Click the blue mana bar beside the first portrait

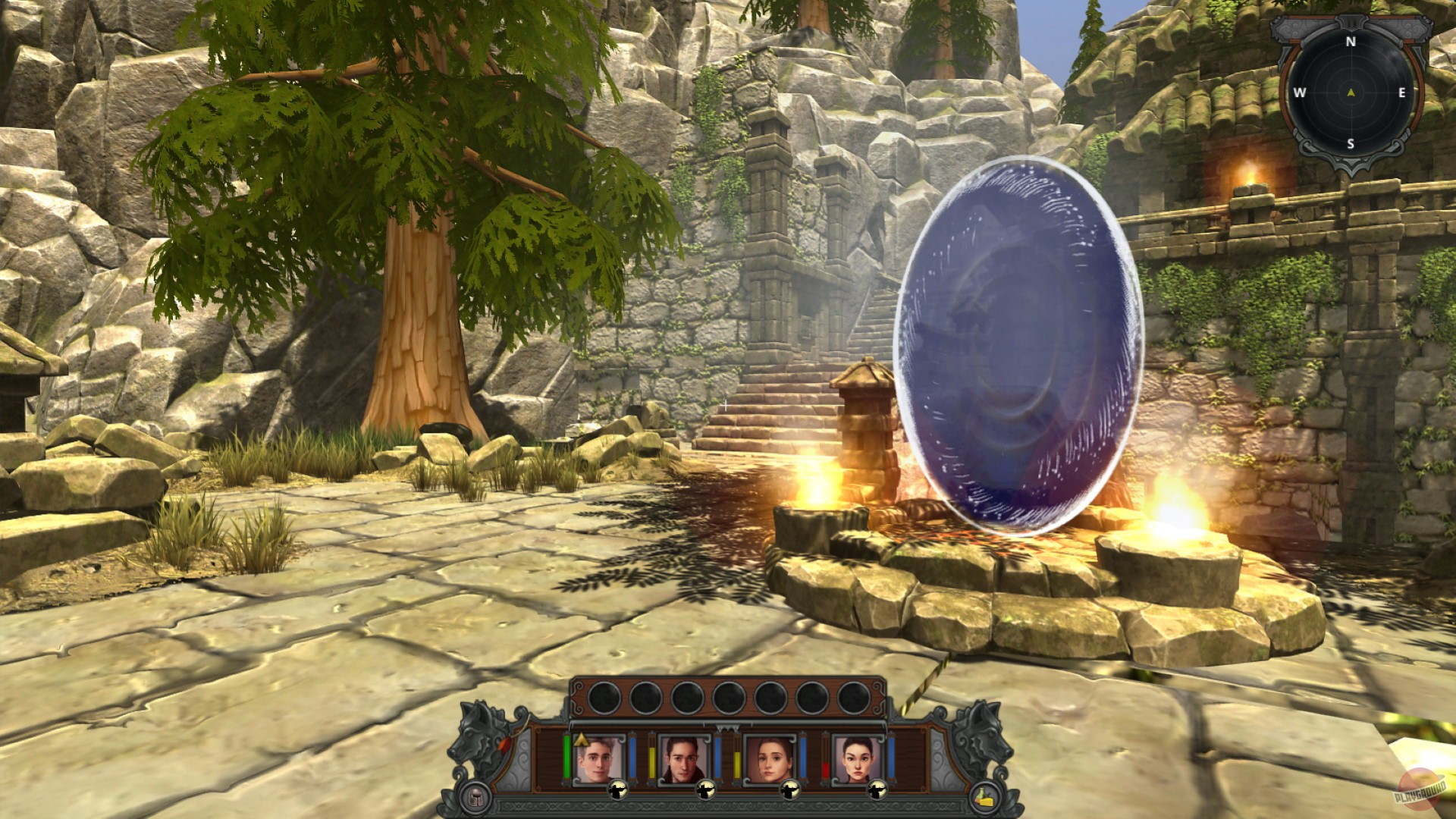pyautogui.click(x=633, y=758)
